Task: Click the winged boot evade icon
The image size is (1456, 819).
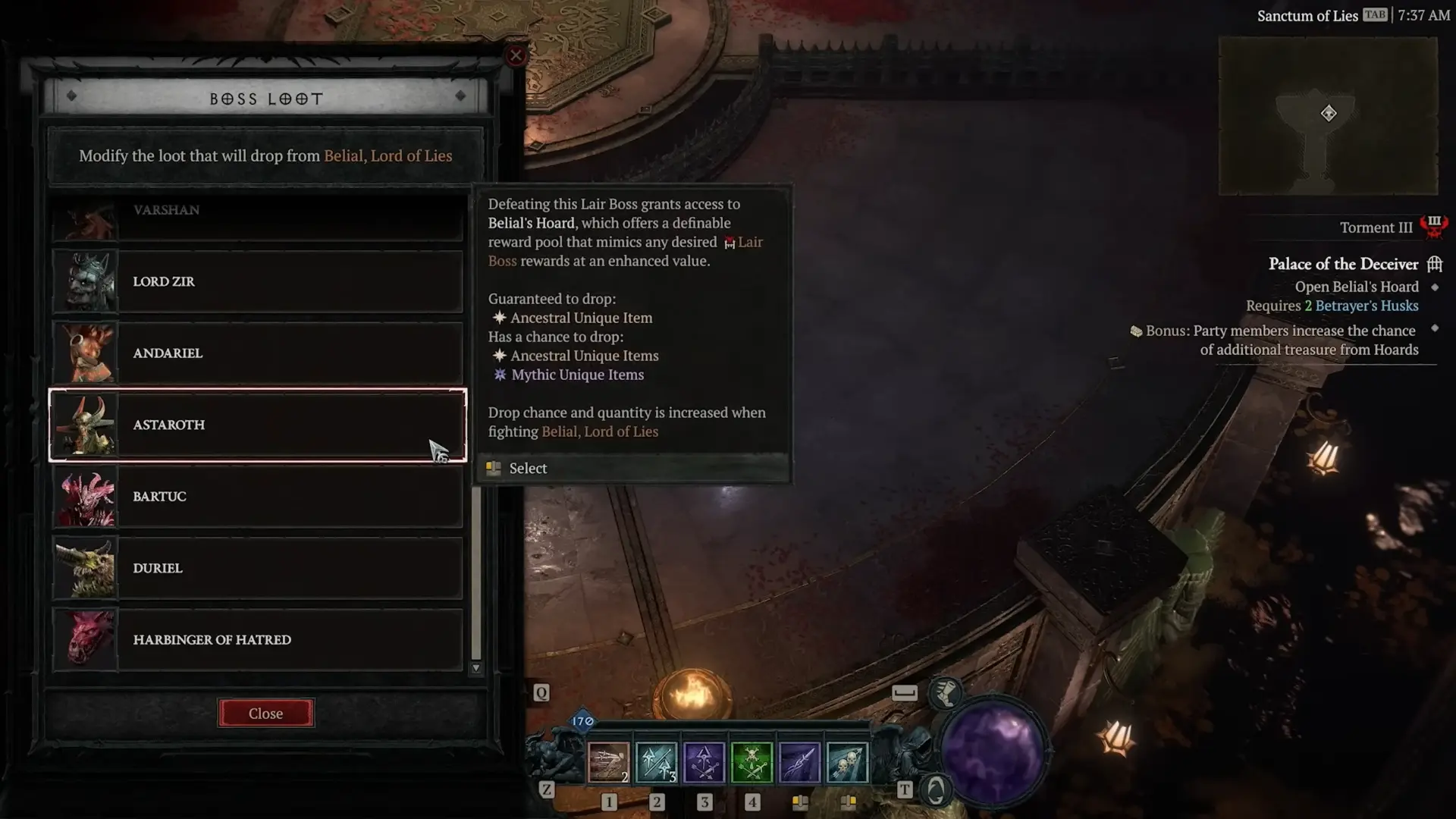Action: (x=946, y=692)
